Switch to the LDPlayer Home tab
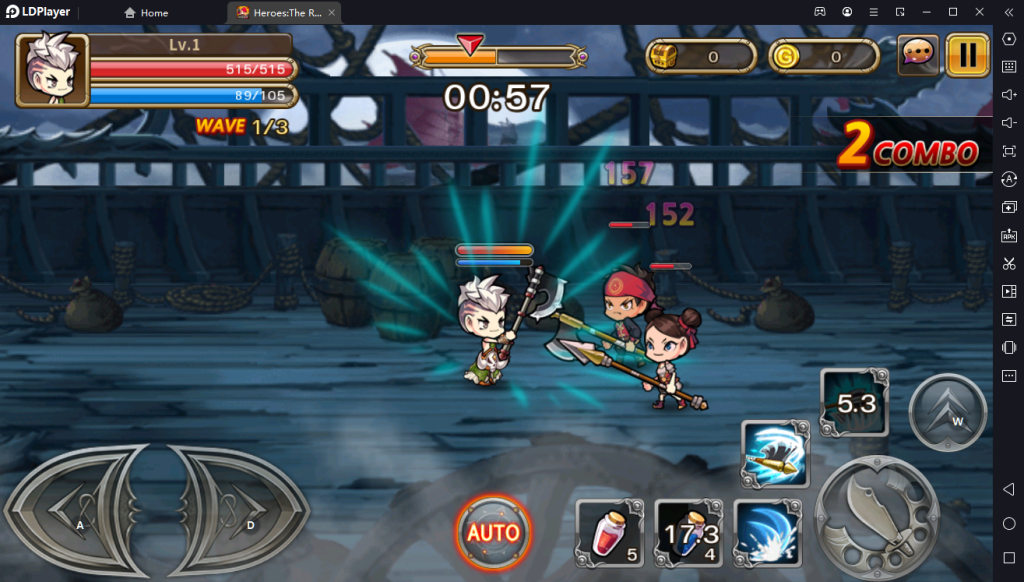The width and height of the screenshot is (1024, 582). tap(146, 13)
